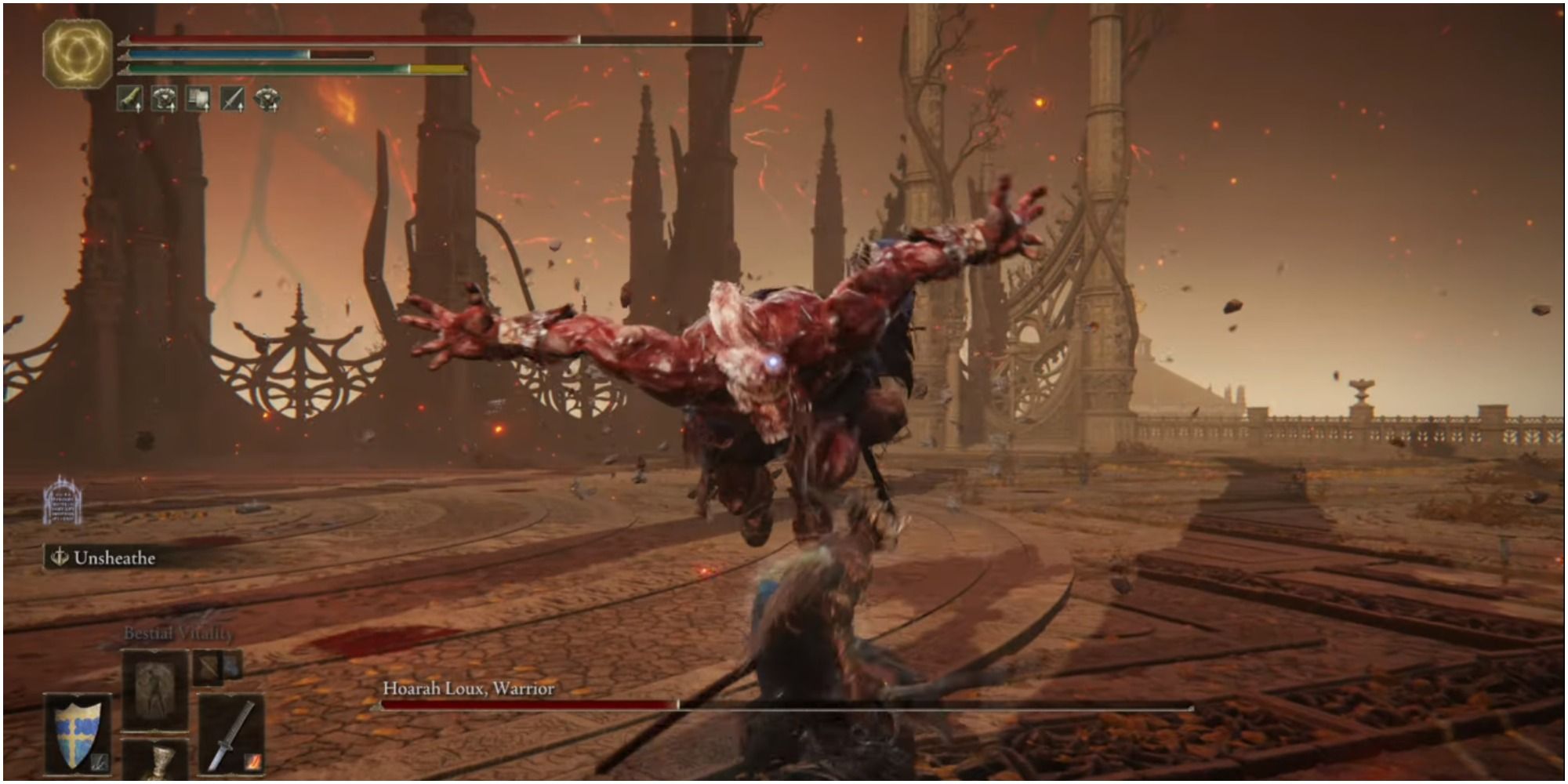
Task: Click the green horn buff icon
Action: tap(130, 99)
